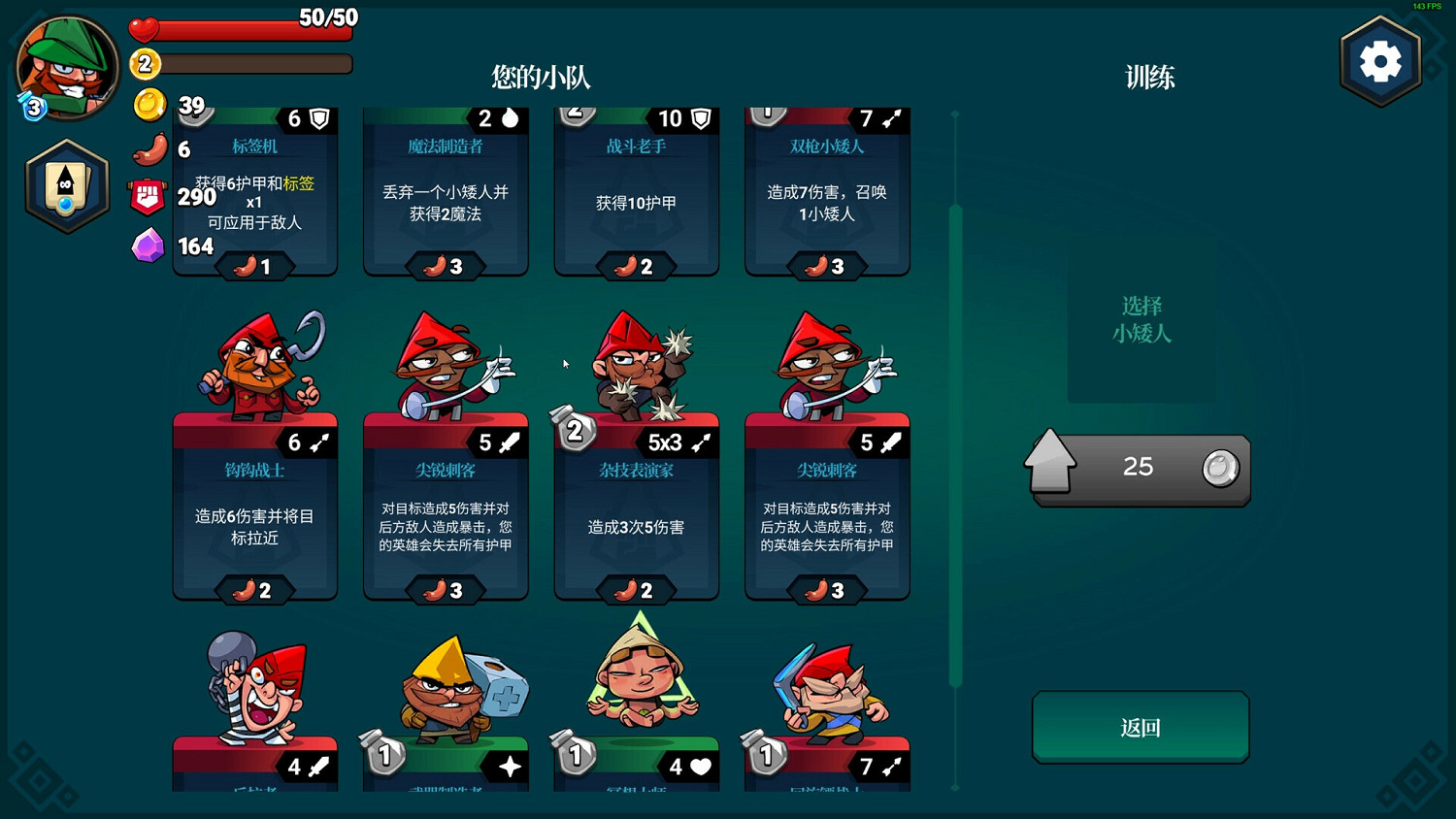
Task: Open the settings gear menu
Action: coord(1380,59)
